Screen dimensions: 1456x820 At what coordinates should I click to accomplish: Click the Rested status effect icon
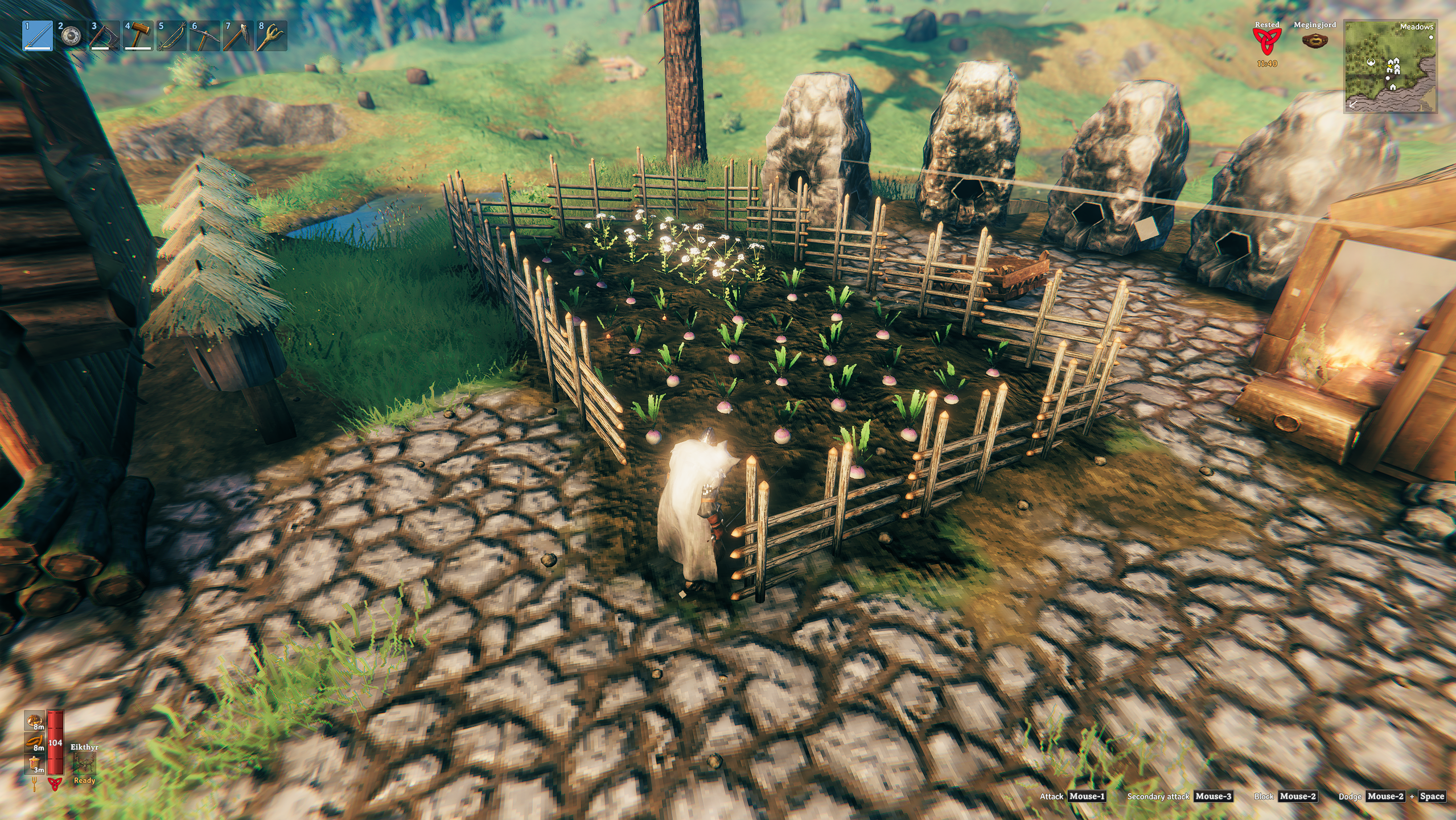(1267, 41)
